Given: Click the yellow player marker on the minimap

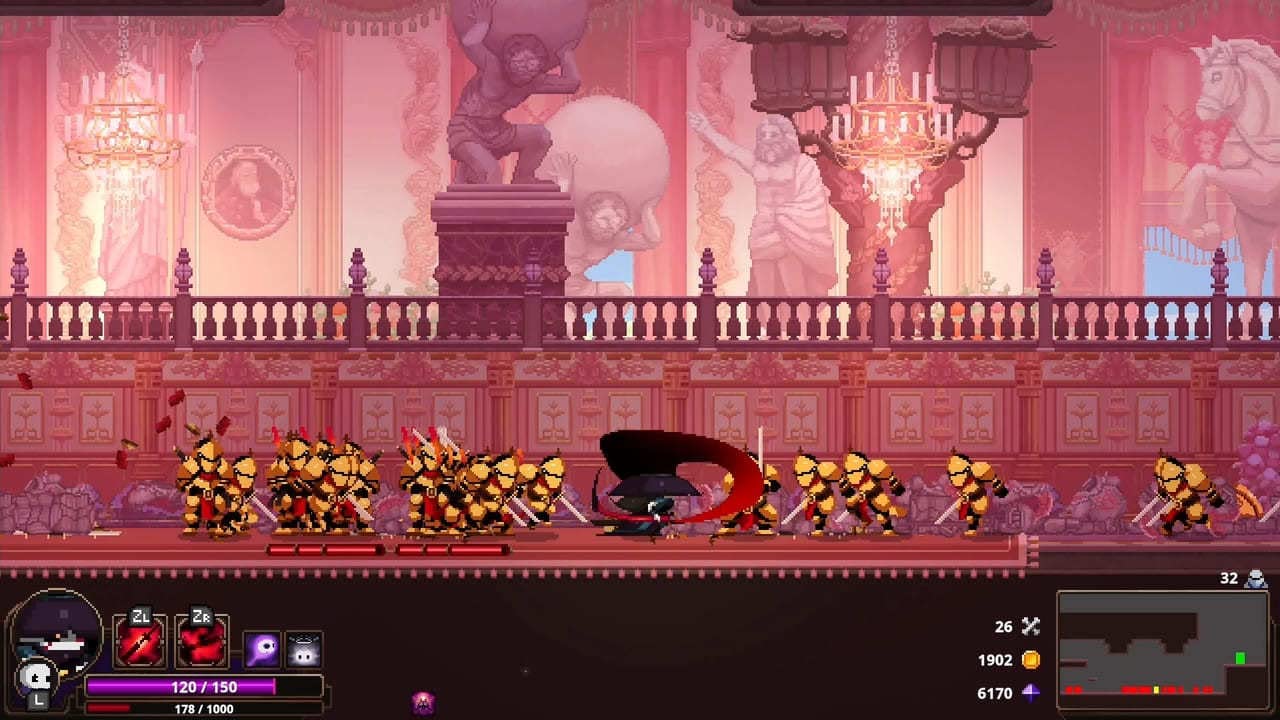Looking at the screenshot, I should 1157,689.
